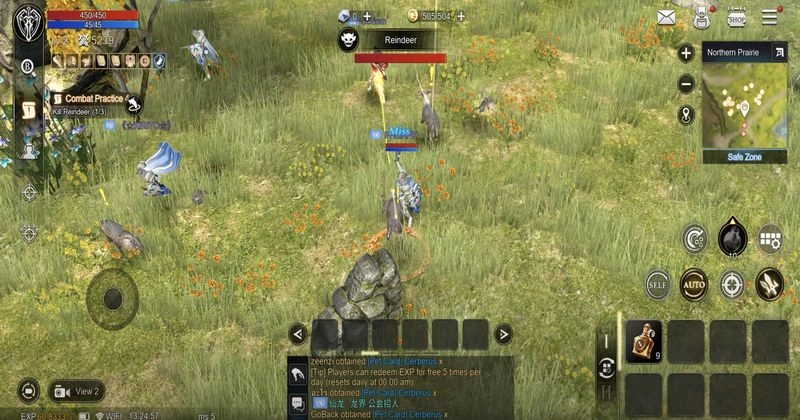Viewport: 800px width, 420px height.
Task: Expand the map using the corner arrow icon
Action: coord(779,52)
